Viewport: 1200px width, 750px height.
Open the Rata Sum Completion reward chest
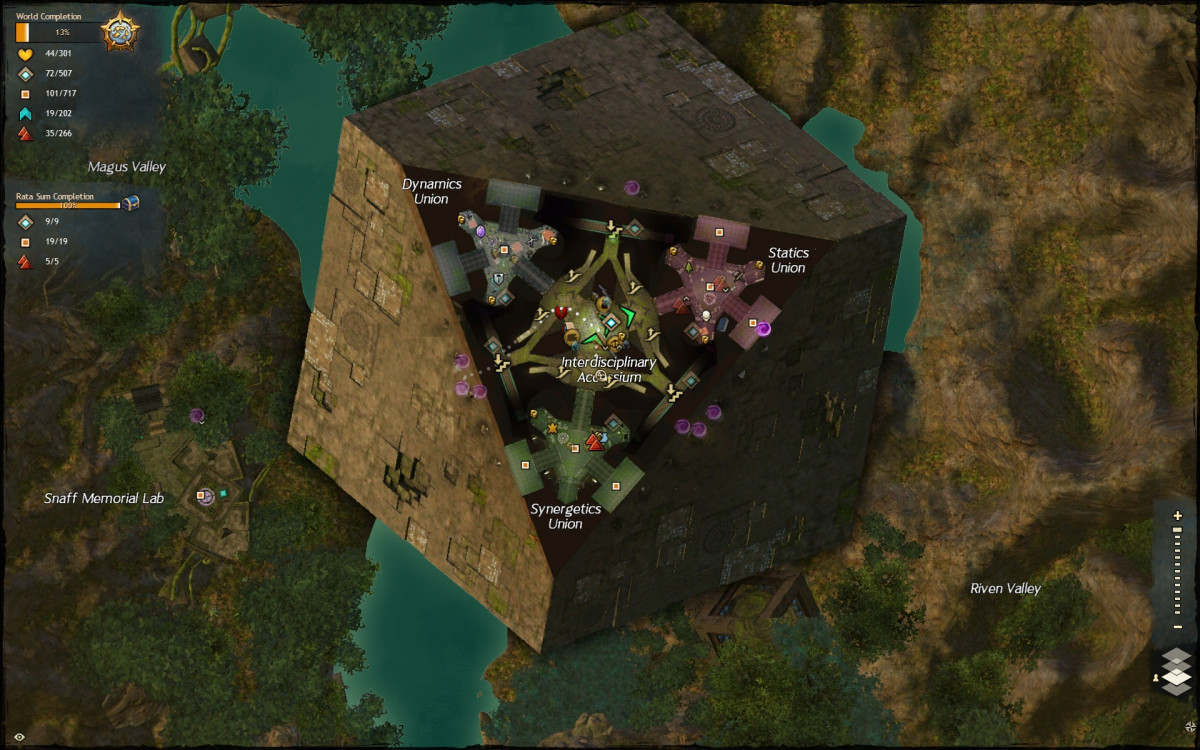coord(131,203)
